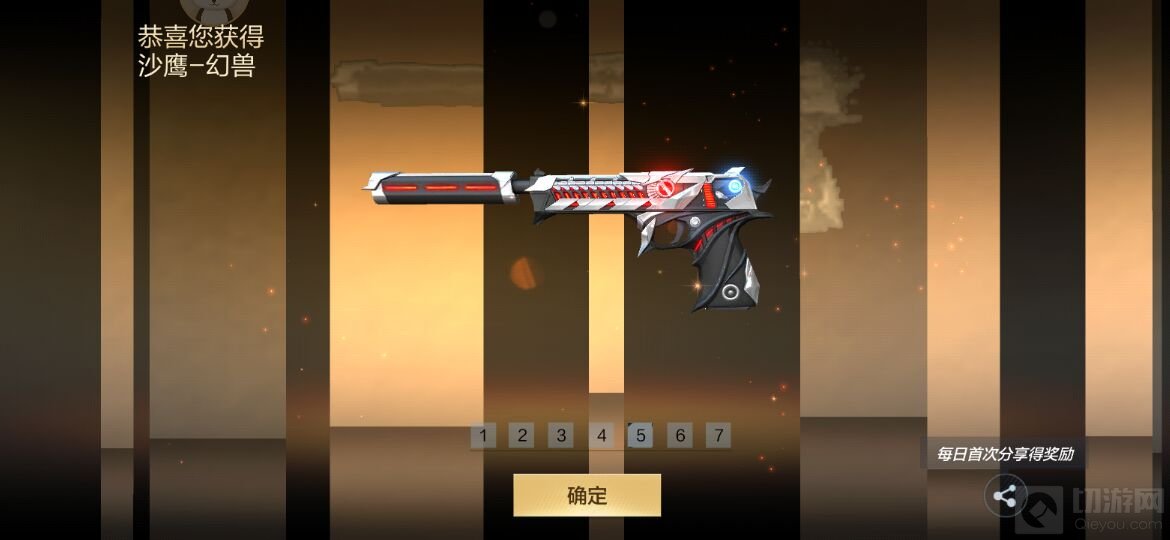Choose numbered box 5
1170x540 pixels.
pos(640,435)
